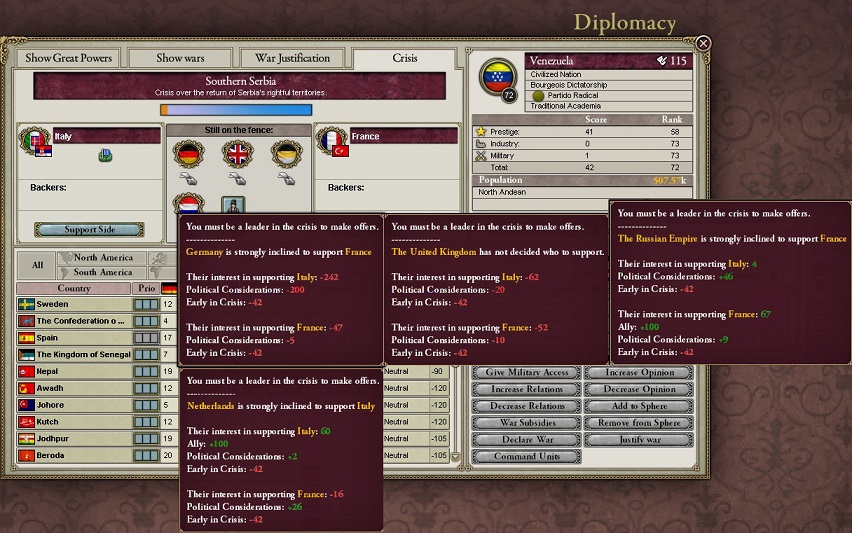The width and height of the screenshot is (852, 533).
Task: Choose Nepal from the country list
Action: pyautogui.click(x=74, y=372)
